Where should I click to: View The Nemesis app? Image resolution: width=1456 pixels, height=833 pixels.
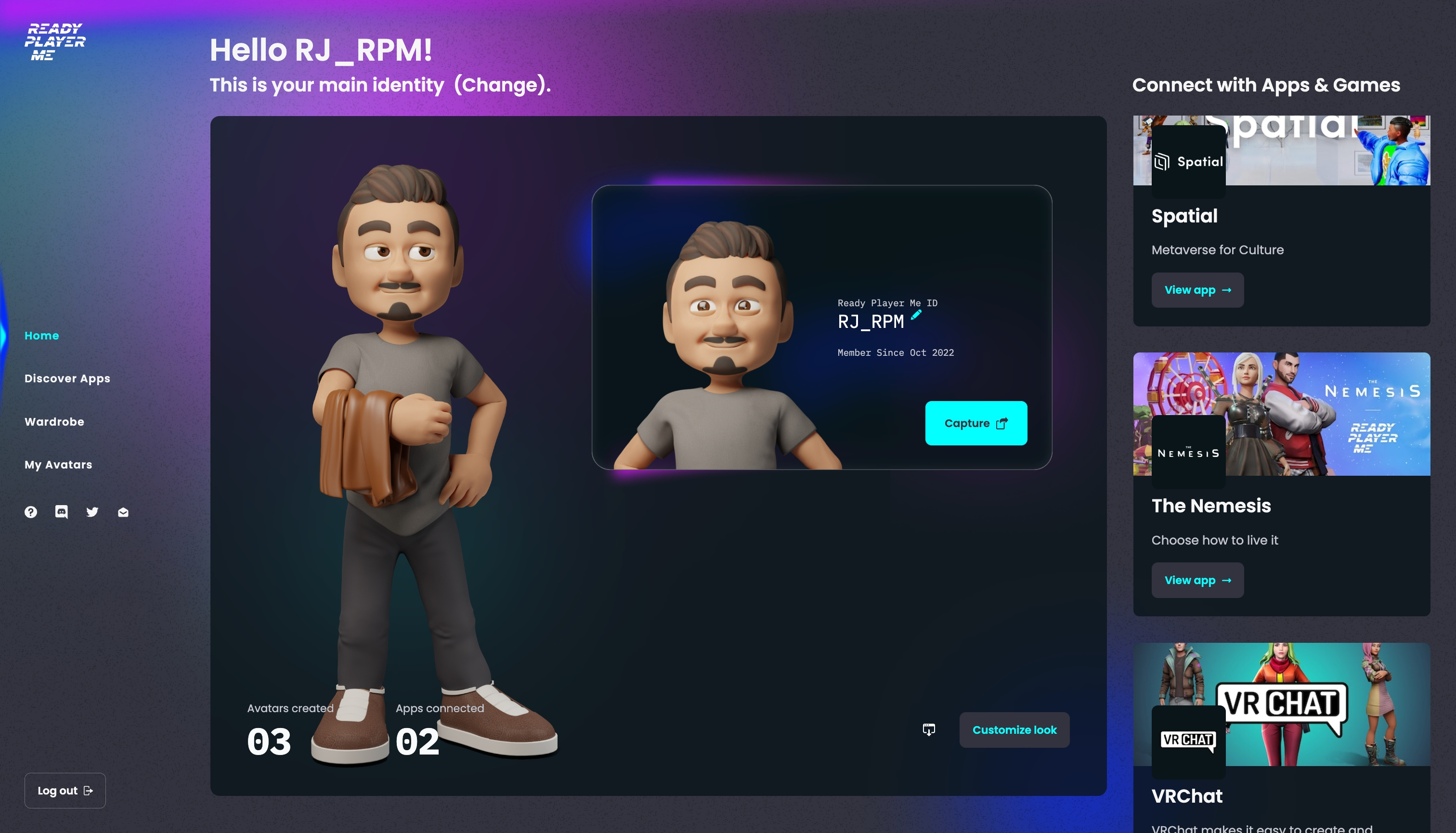tap(1197, 580)
